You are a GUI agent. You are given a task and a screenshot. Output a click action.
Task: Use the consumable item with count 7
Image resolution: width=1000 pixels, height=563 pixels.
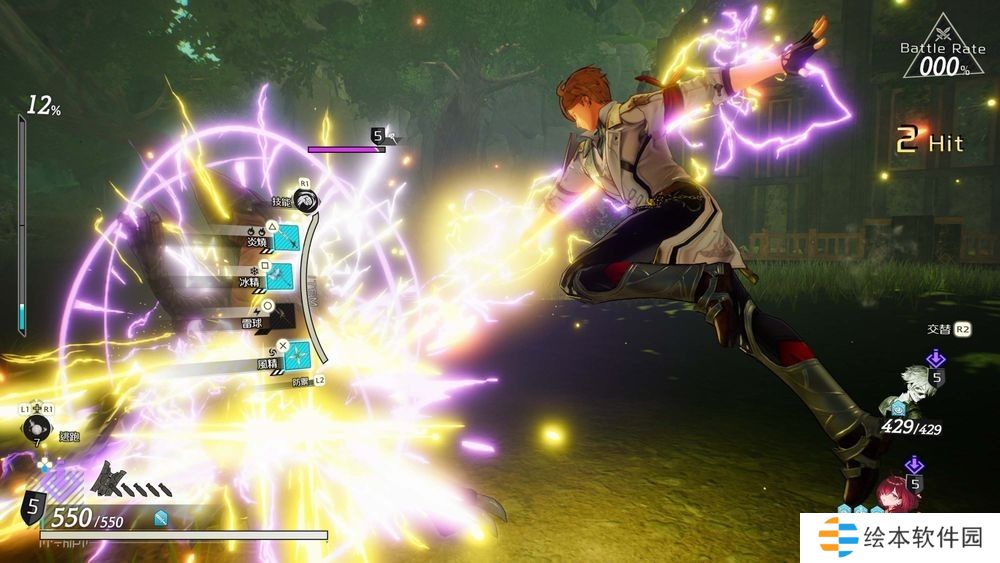[x=35, y=429]
